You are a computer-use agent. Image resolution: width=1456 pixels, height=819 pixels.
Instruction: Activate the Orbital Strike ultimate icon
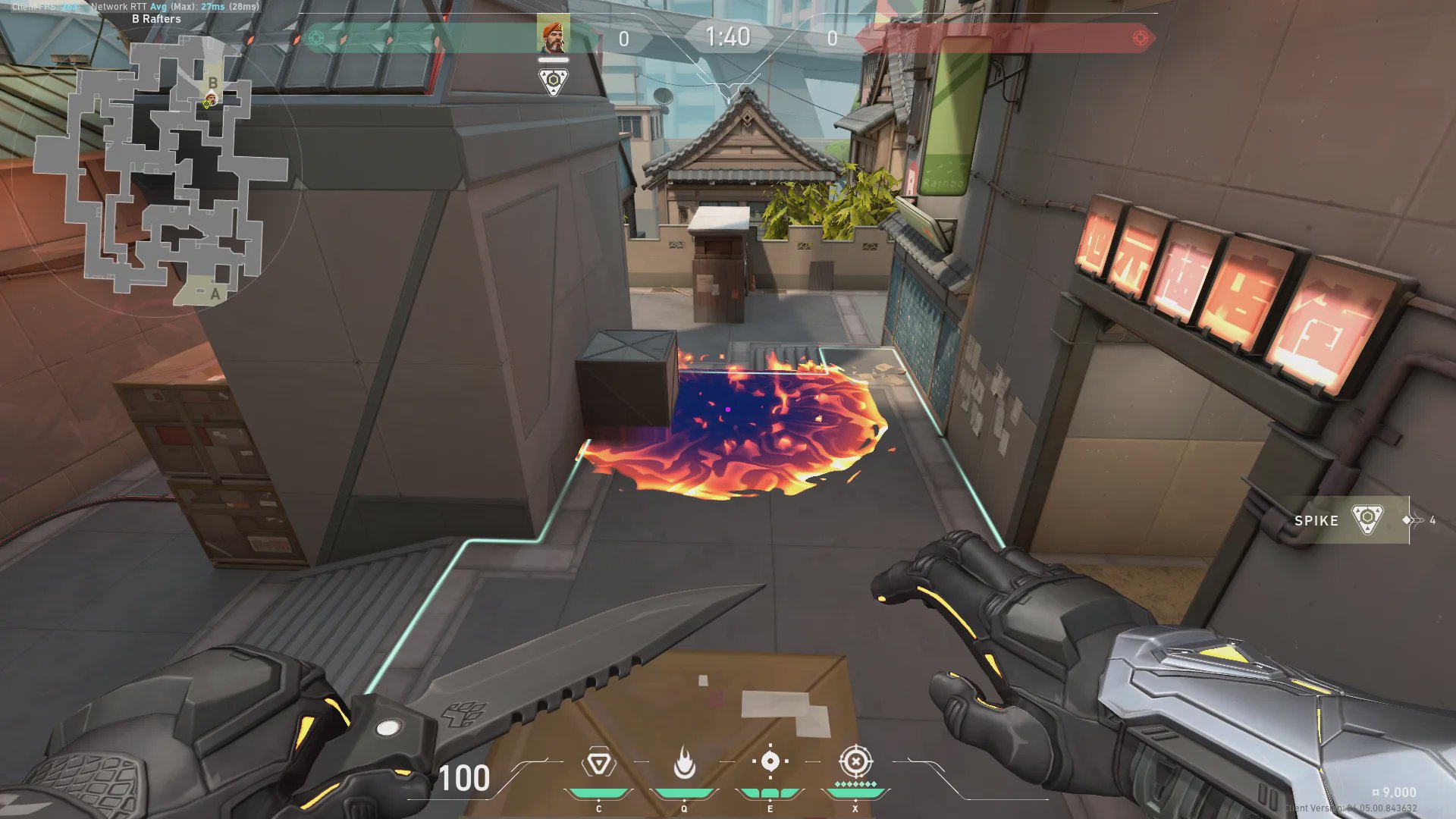pyautogui.click(x=855, y=761)
